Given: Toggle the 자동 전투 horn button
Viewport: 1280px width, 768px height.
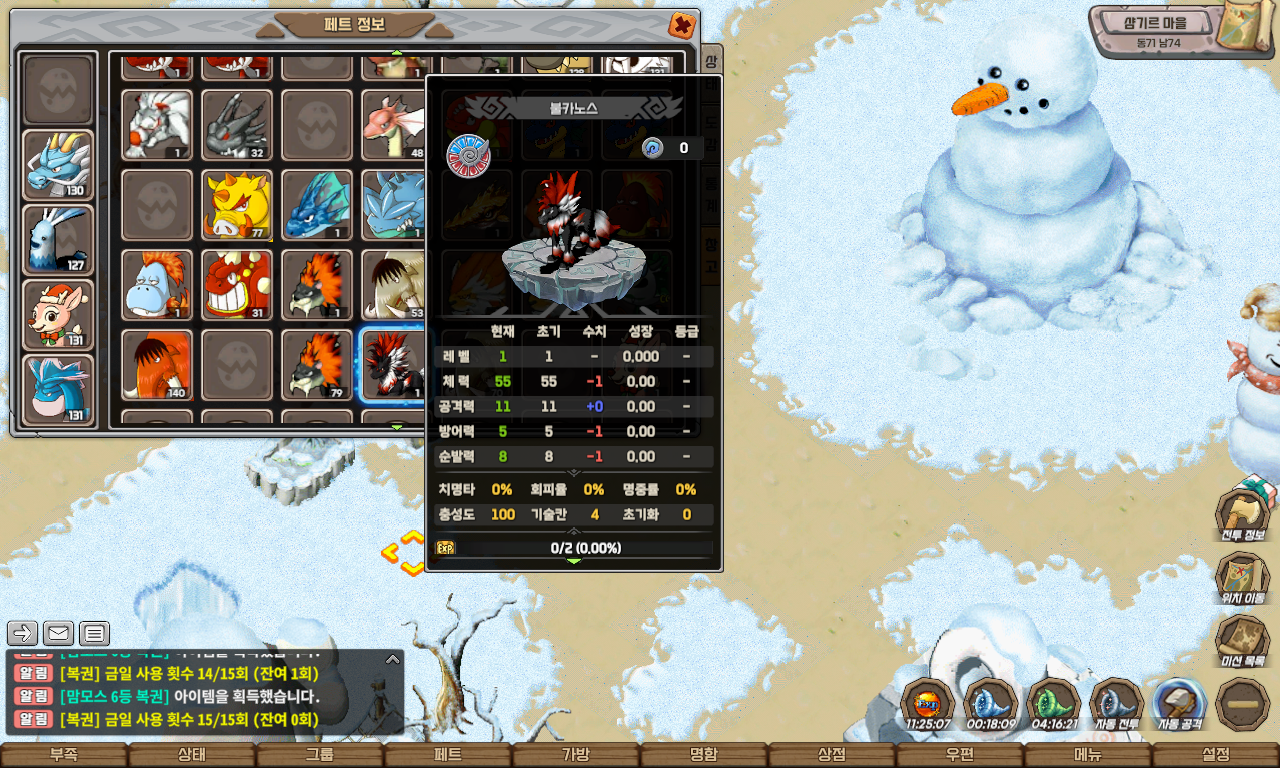Looking at the screenshot, I should pyautogui.click(x=1116, y=705).
